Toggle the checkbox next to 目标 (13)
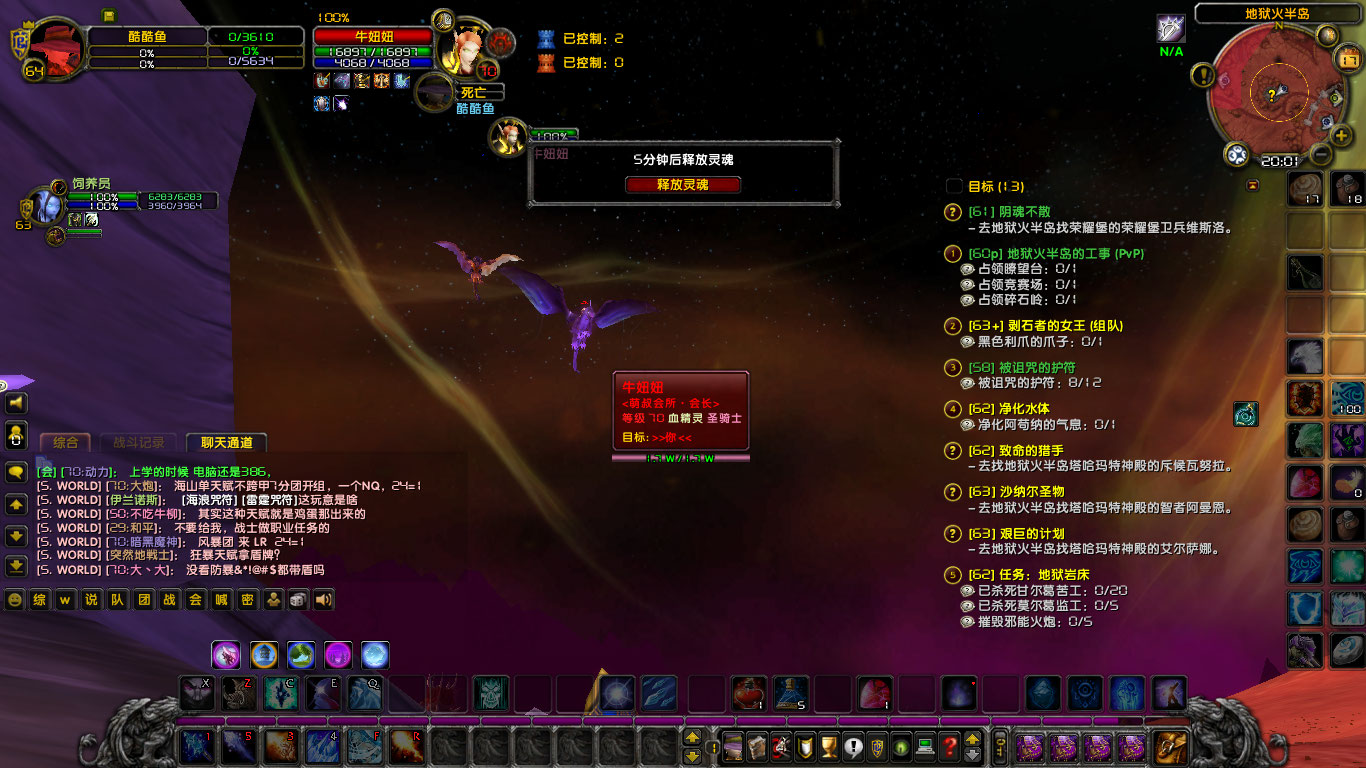The image size is (1366, 768). click(x=953, y=186)
